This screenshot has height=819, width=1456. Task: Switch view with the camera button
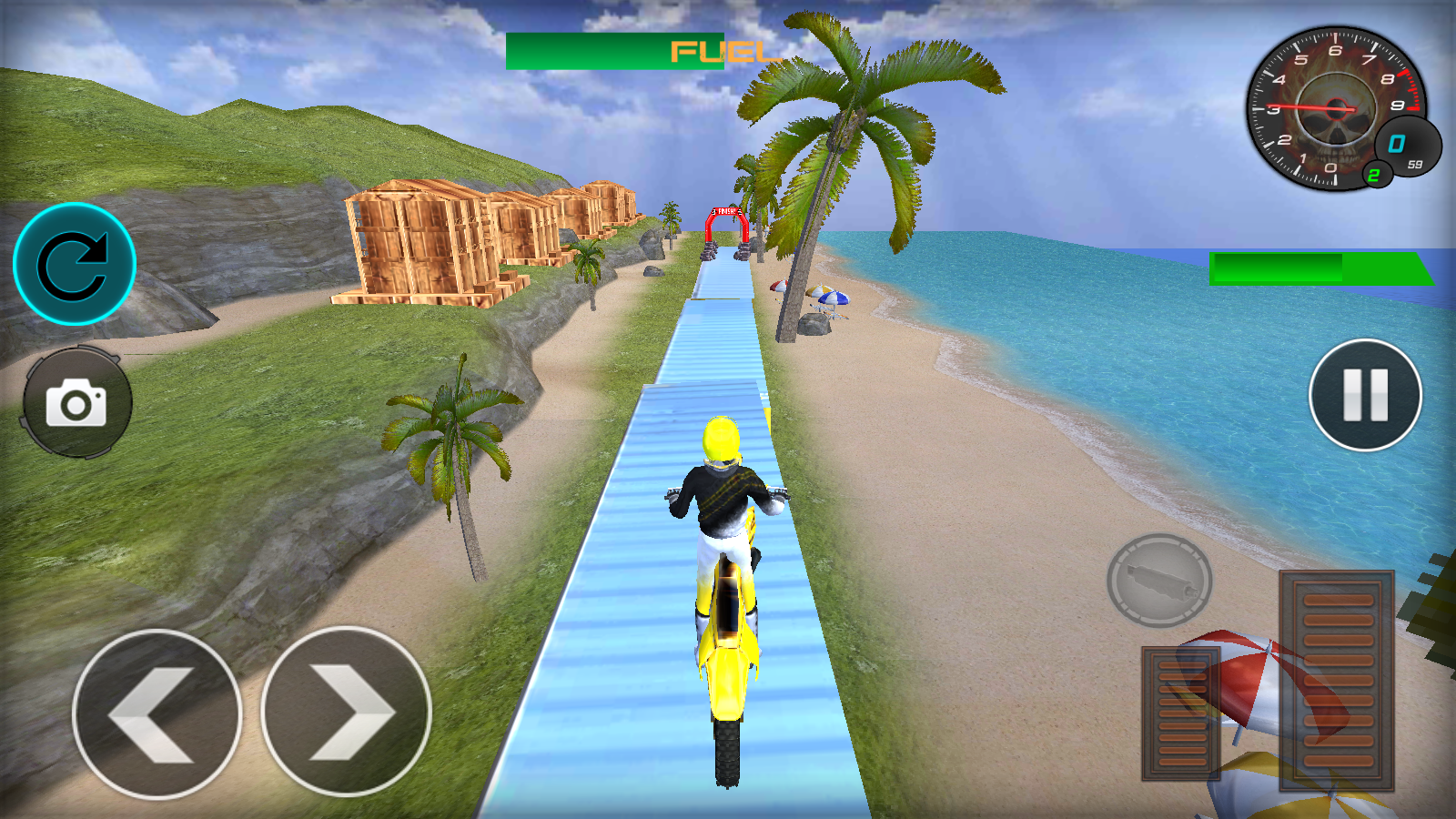[76, 401]
